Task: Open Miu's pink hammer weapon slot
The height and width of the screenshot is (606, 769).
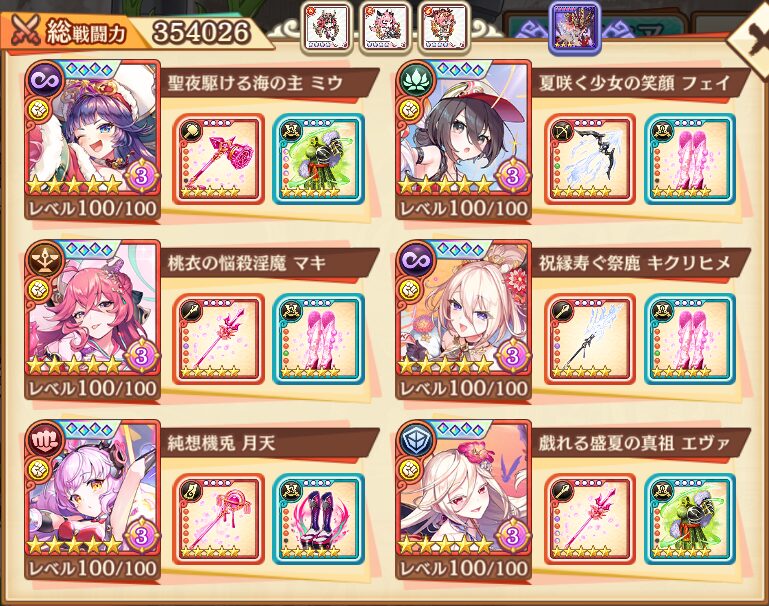Action: coord(218,159)
